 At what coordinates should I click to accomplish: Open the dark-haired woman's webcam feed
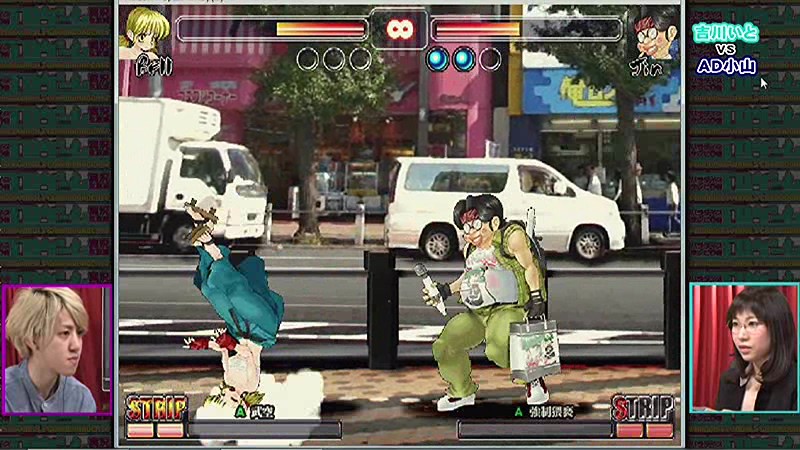743,348
